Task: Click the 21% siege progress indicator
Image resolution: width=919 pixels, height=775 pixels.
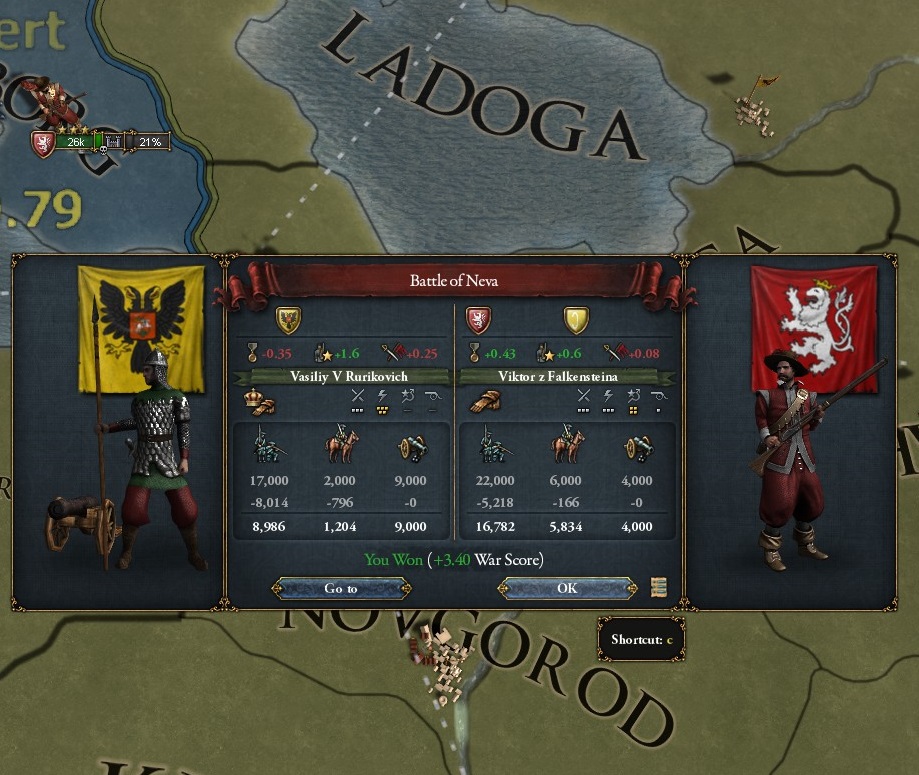Action: pos(148,142)
